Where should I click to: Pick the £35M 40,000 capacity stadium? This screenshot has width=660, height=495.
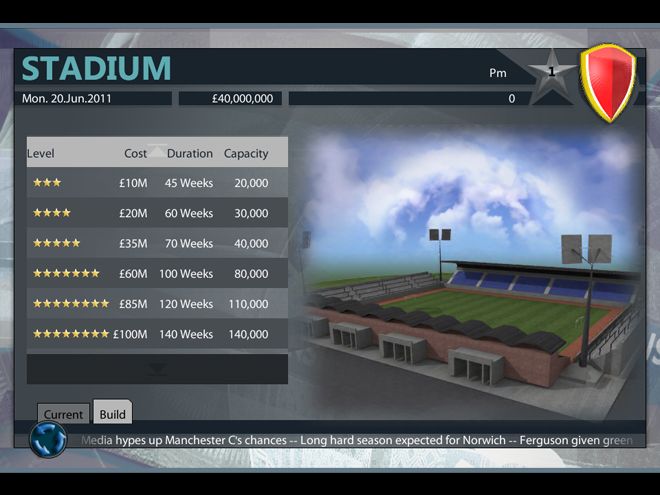click(157, 243)
